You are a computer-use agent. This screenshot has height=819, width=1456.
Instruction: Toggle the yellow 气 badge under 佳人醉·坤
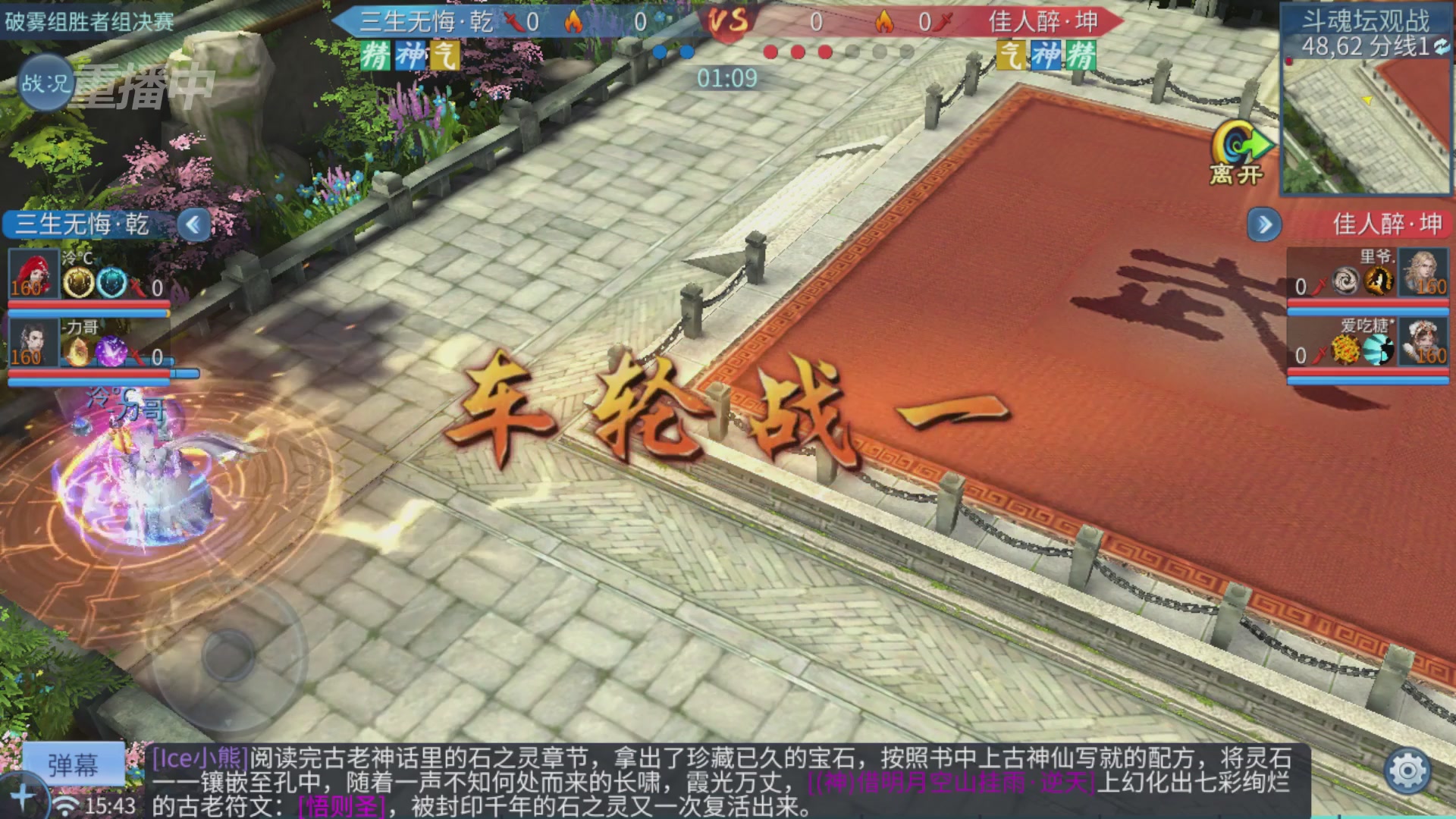[x=1012, y=56]
